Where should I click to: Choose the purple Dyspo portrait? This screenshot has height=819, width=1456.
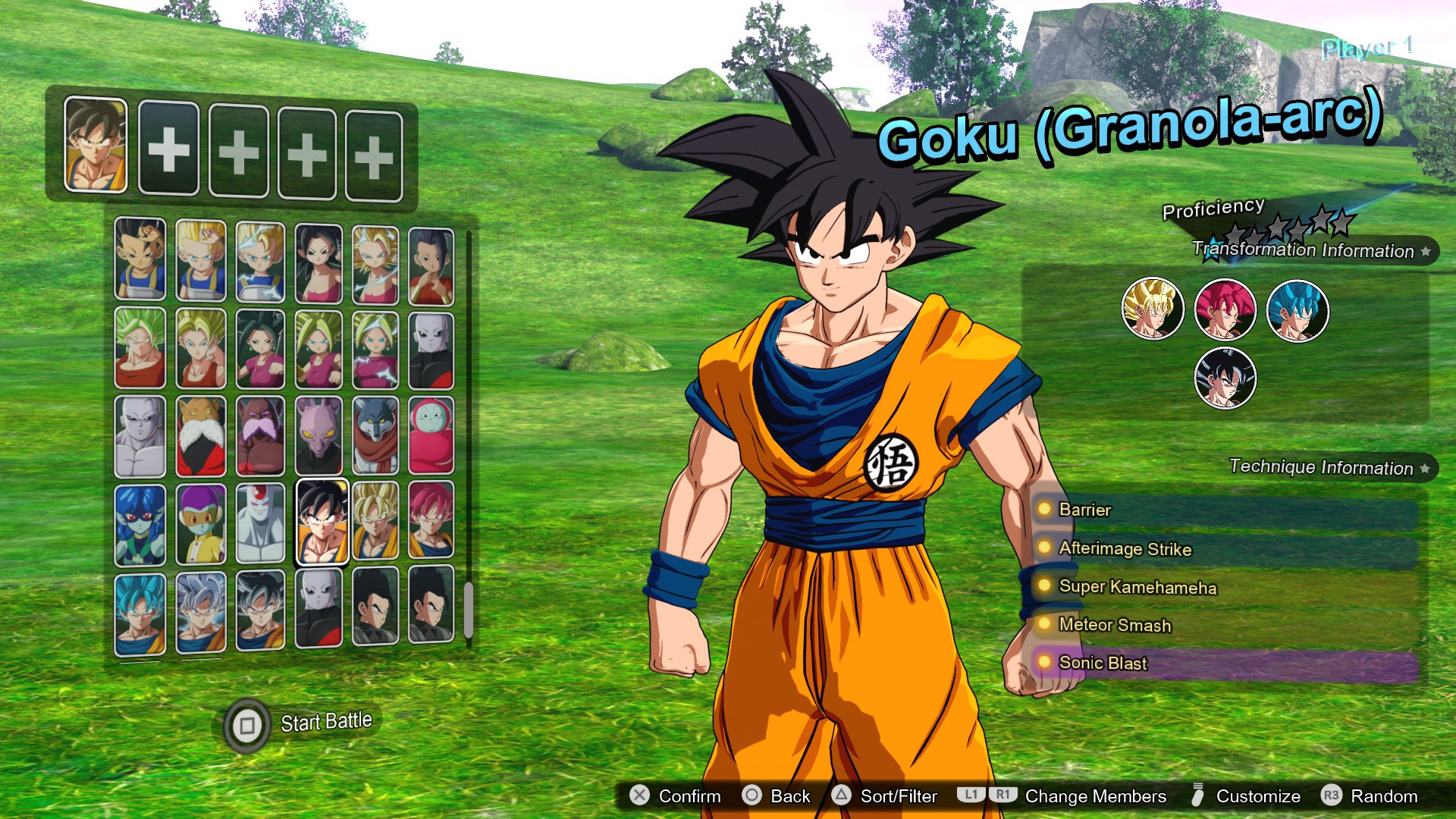click(x=318, y=435)
